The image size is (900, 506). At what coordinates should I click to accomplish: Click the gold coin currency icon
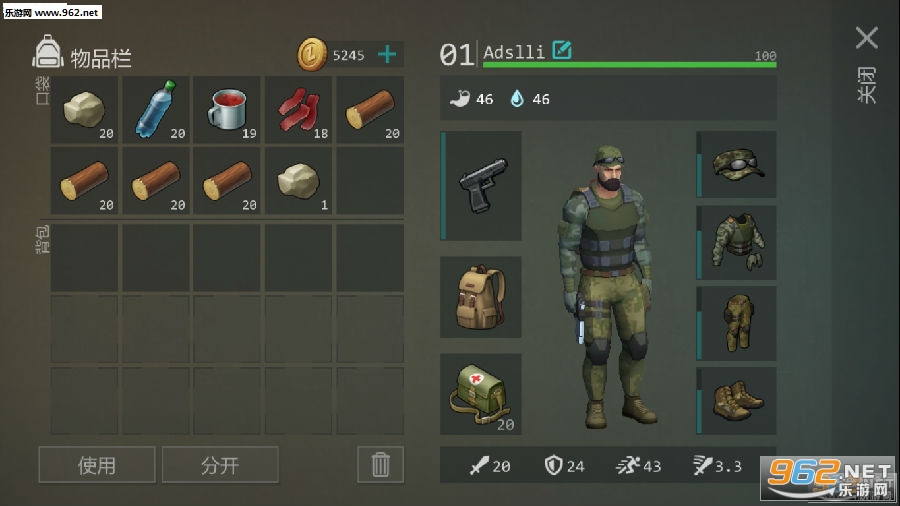(313, 55)
